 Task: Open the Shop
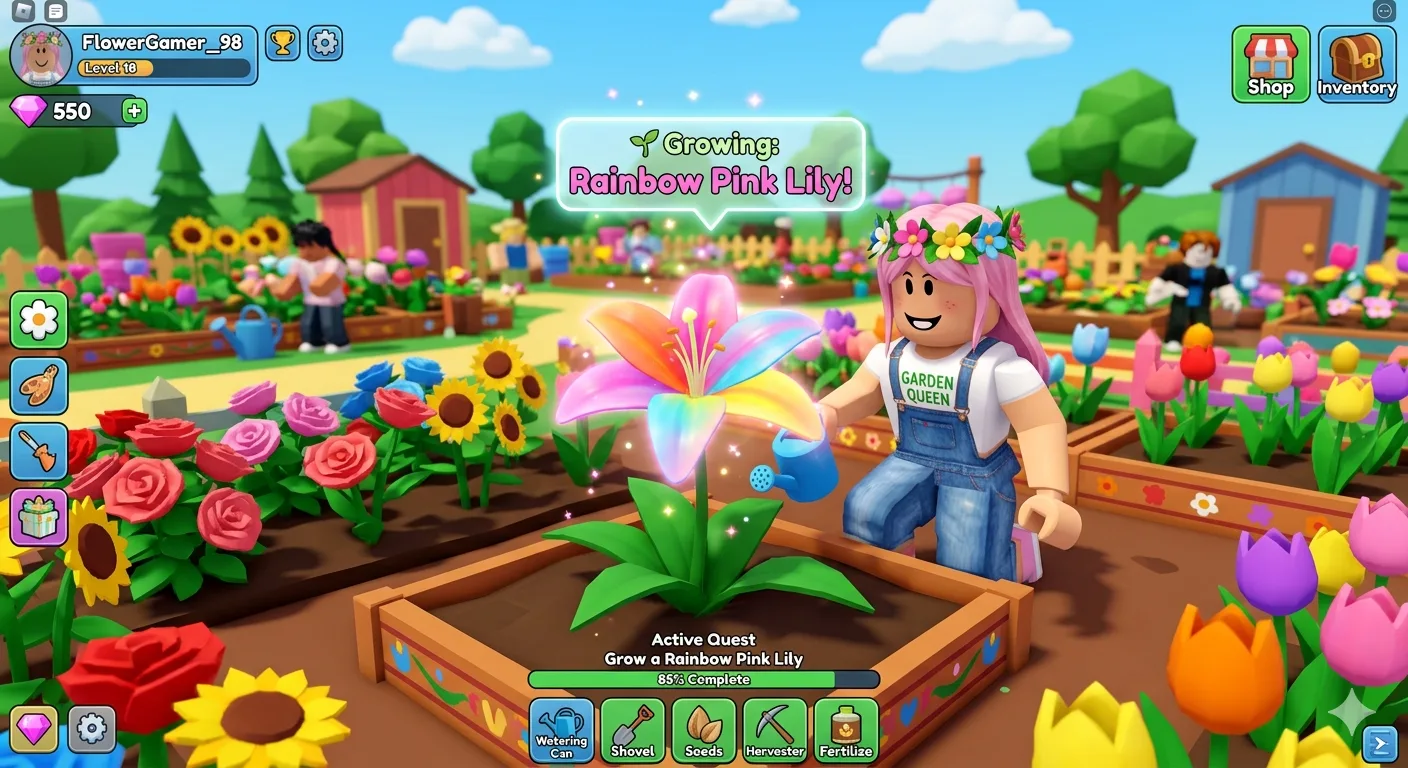pos(1270,64)
